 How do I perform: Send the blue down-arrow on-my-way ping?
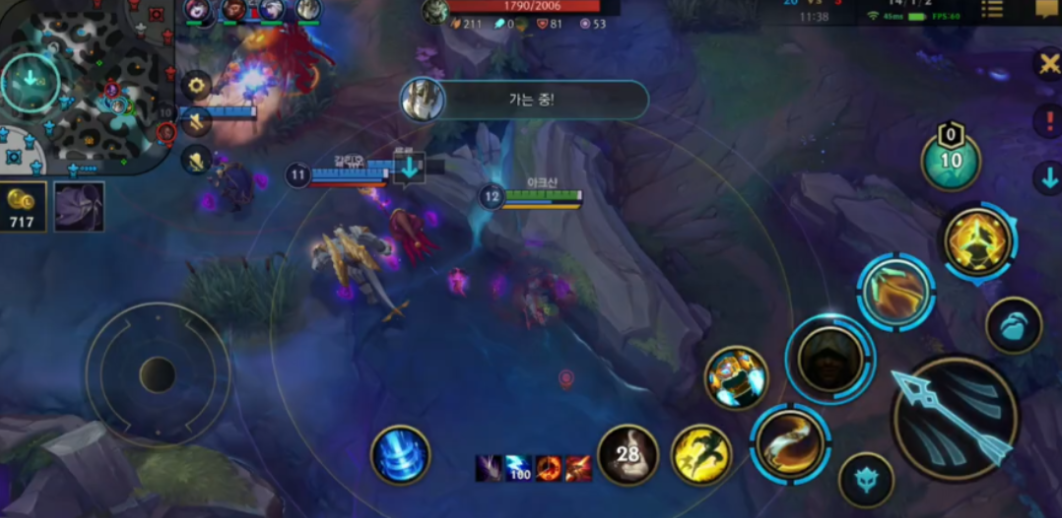1048,178
